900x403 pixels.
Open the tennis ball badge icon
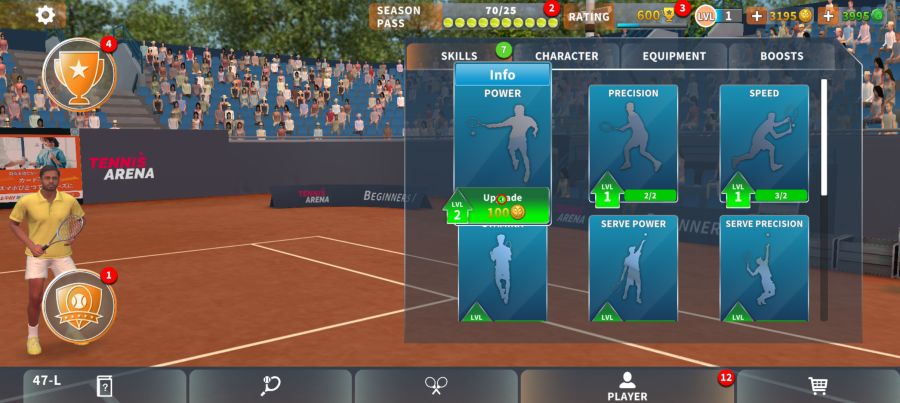[79, 304]
